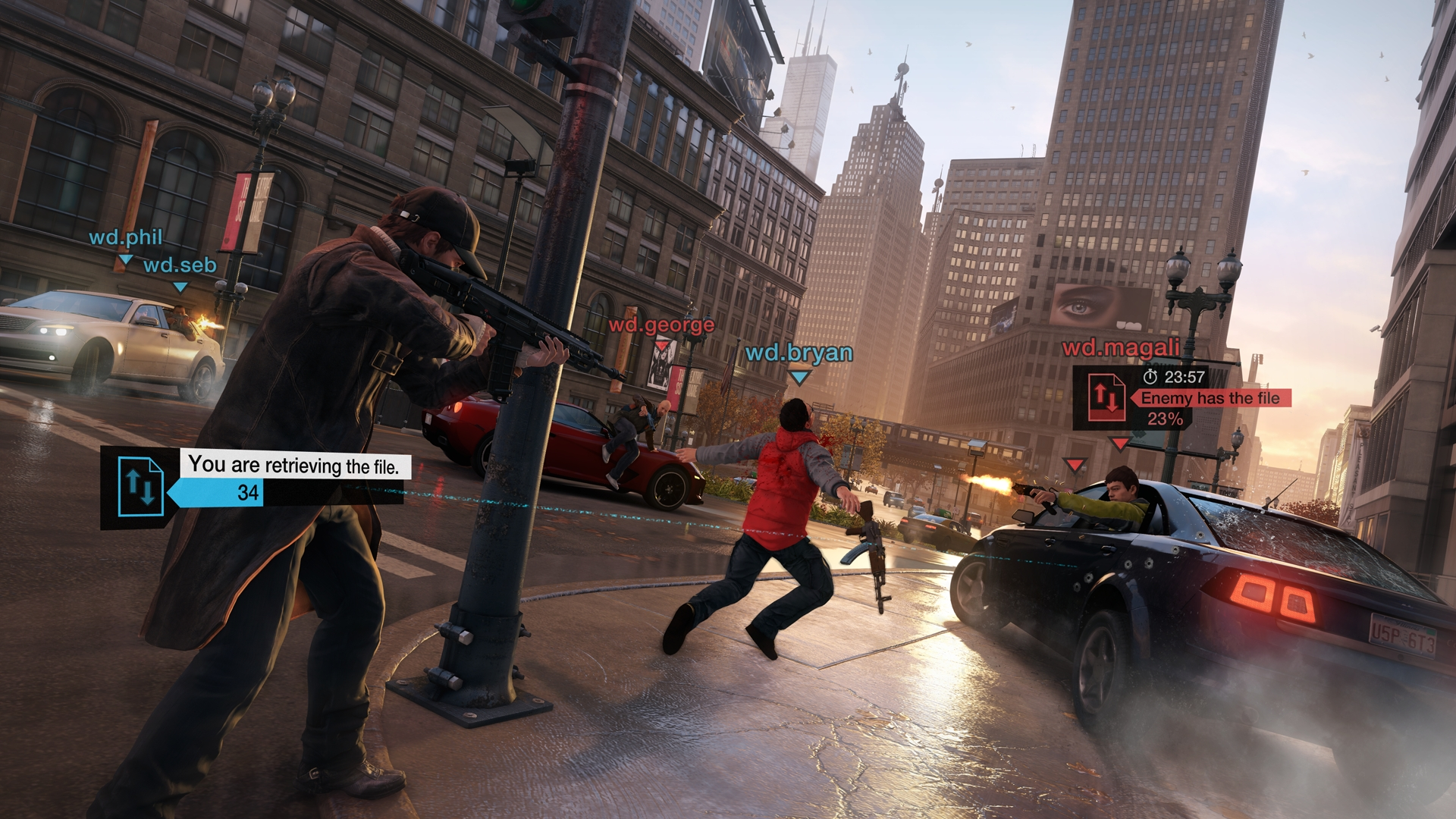Click the small red marker near the black car
The image size is (1456, 819).
(1074, 465)
